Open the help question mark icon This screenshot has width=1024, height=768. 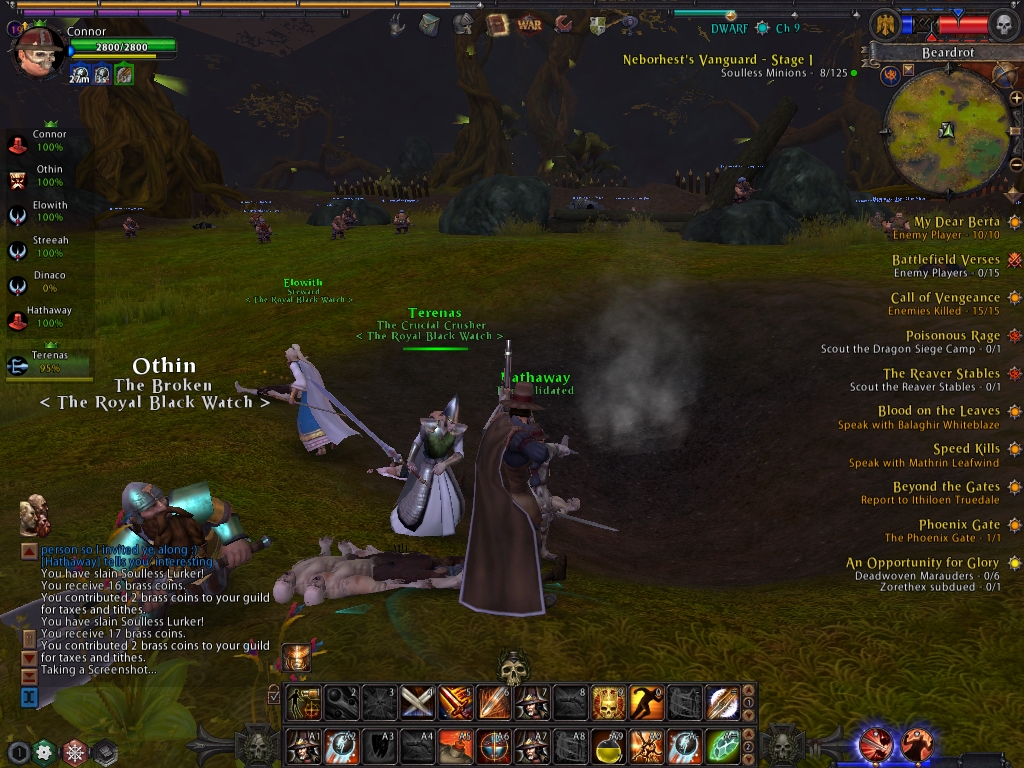(x=628, y=22)
